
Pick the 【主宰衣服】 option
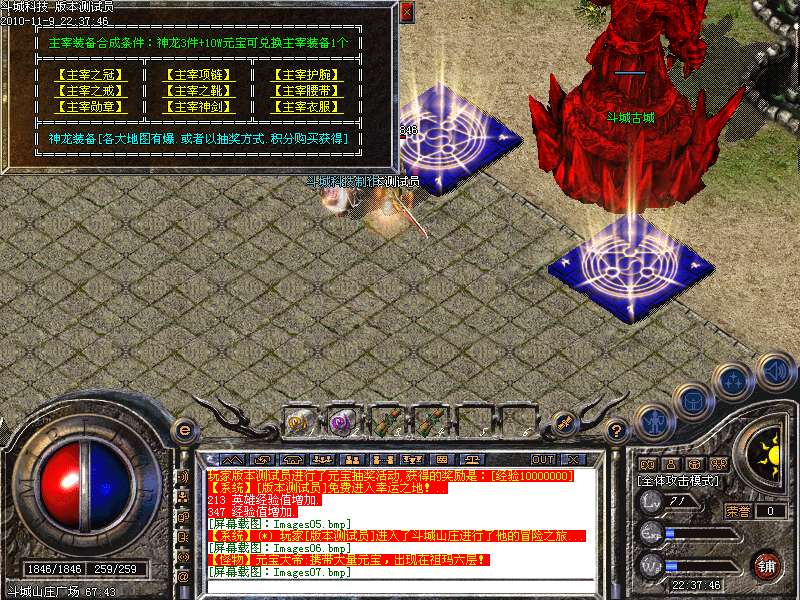308,107
